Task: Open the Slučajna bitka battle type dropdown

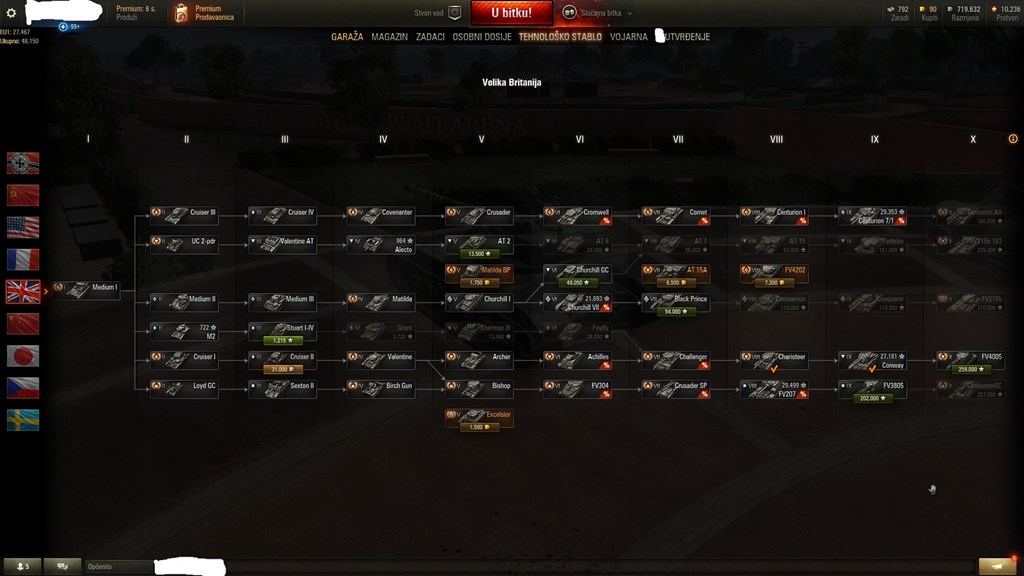Action: pos(598,13)
